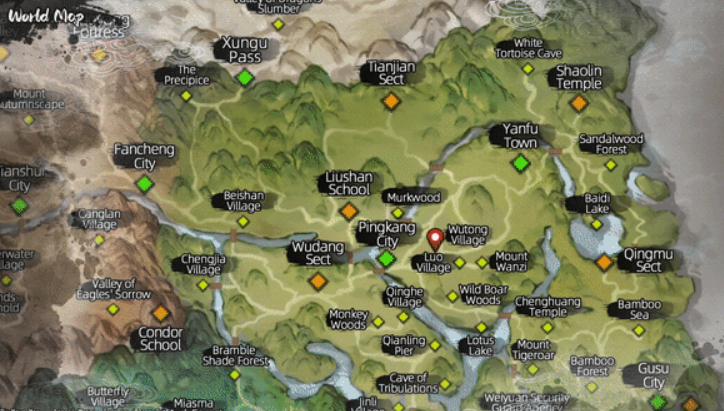
Task: Select Liushan School location
Action: 349,211
